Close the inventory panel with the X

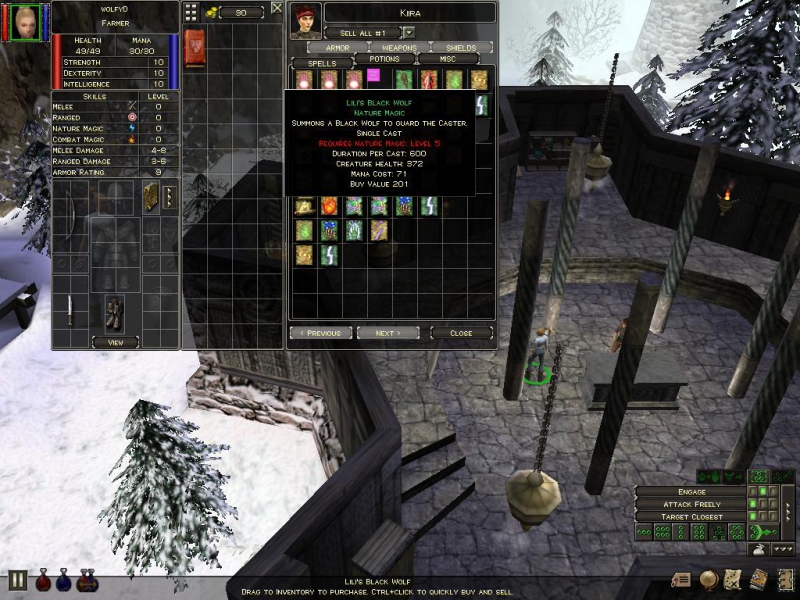coord(276,8)
